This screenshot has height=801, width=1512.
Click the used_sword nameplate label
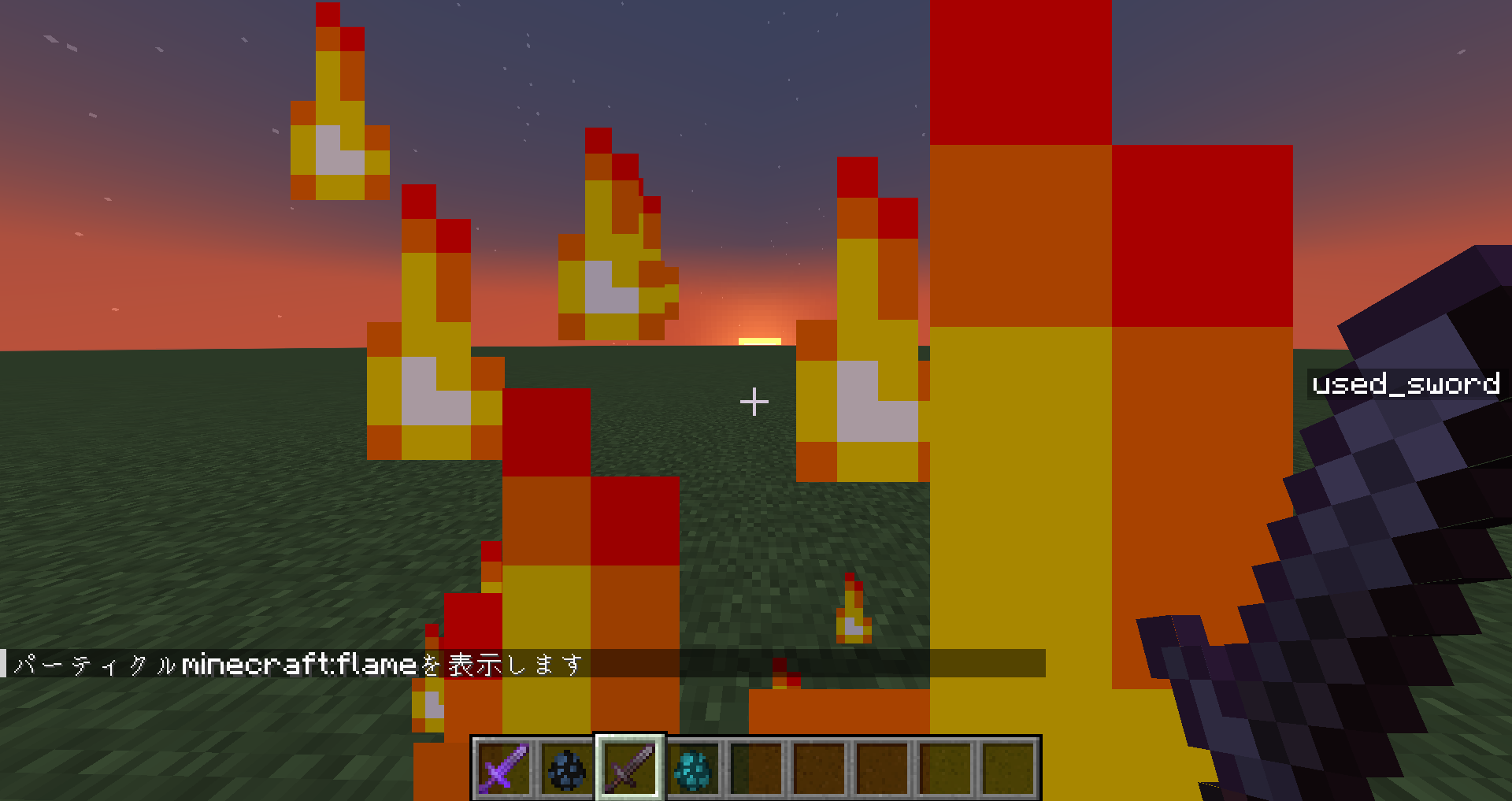point(1404,384)
